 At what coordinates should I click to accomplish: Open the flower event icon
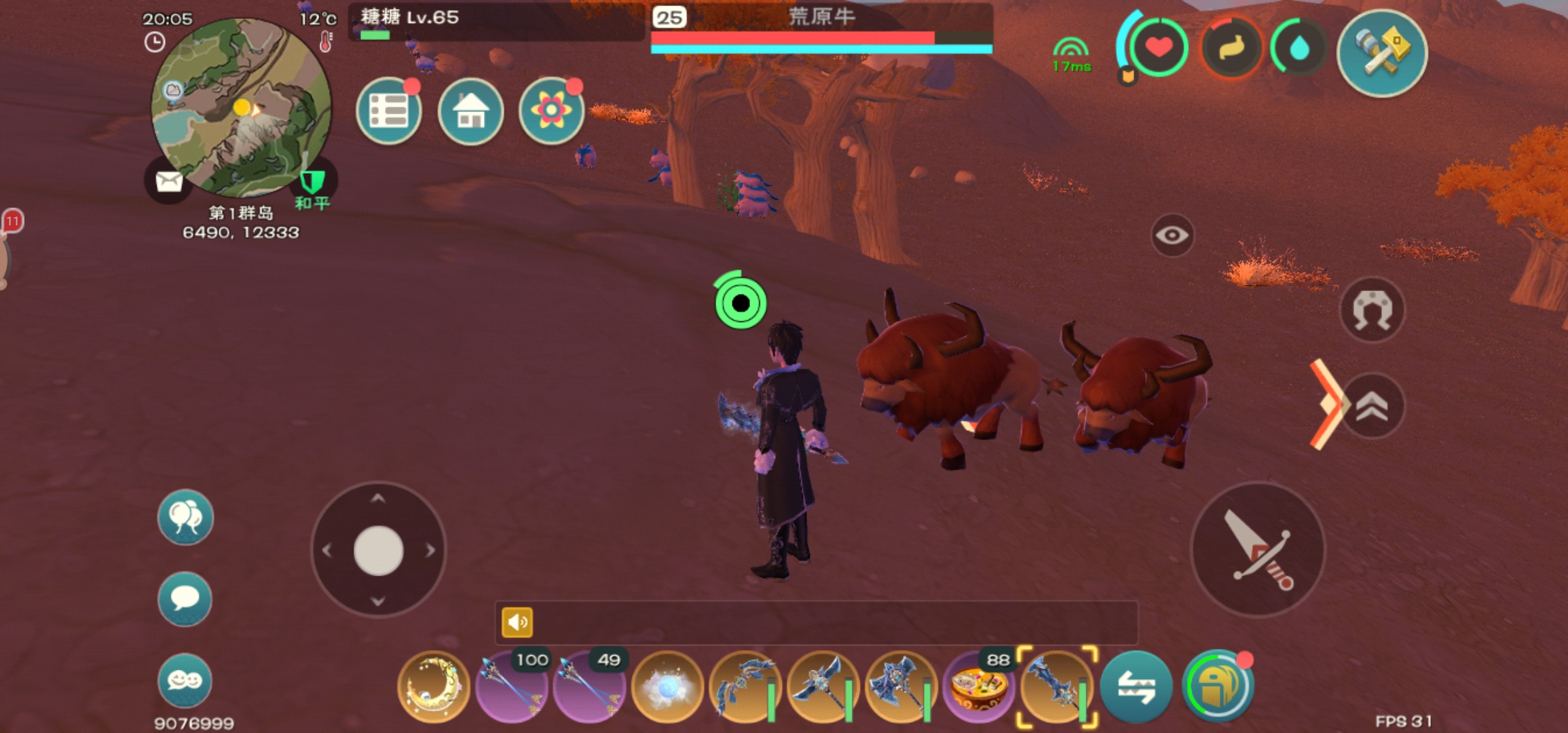coord(551,111)
